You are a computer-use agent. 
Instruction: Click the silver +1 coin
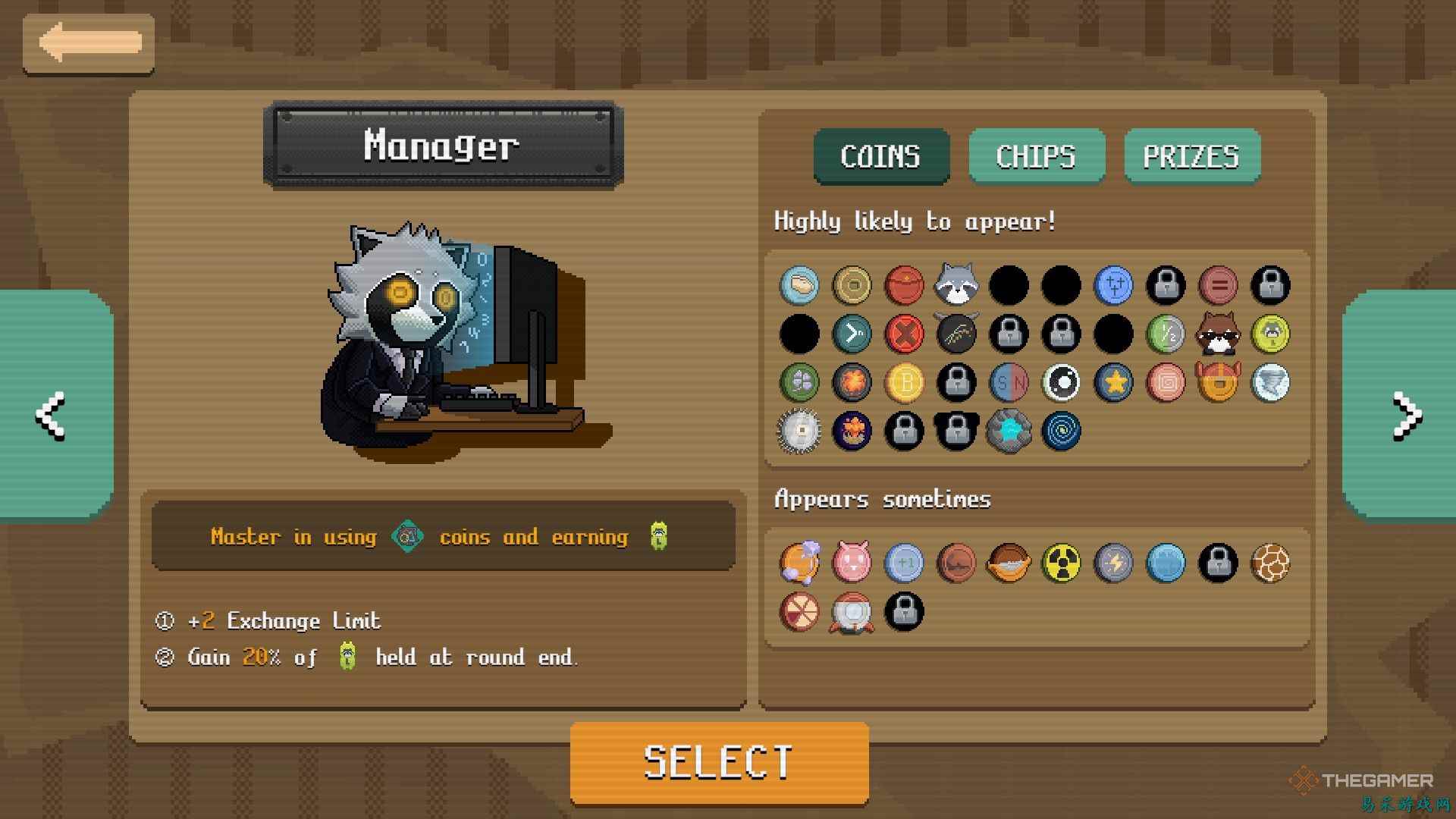click(x=905, y=563)
